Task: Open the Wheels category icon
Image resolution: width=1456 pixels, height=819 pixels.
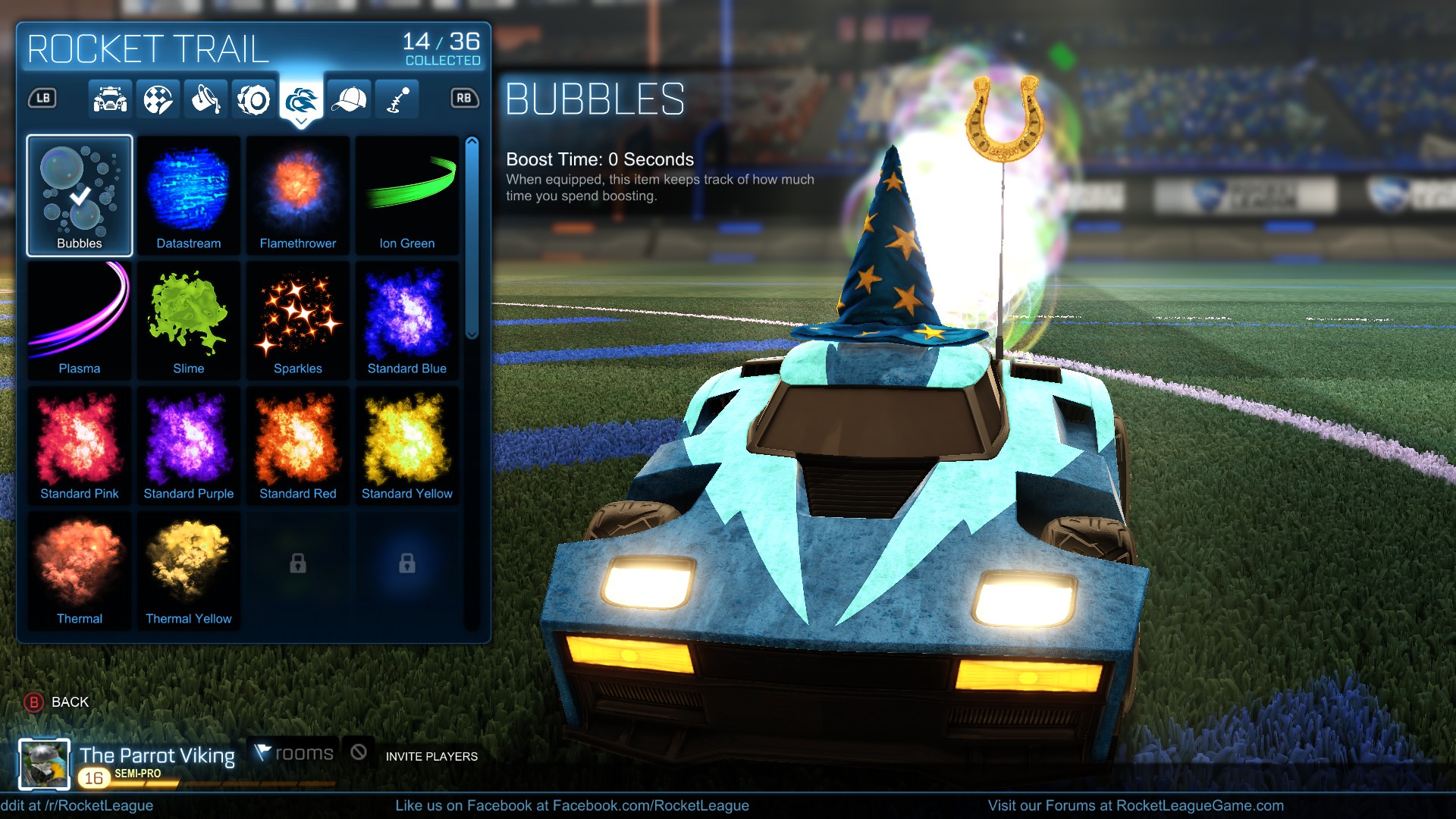Action: pos(253,99)
